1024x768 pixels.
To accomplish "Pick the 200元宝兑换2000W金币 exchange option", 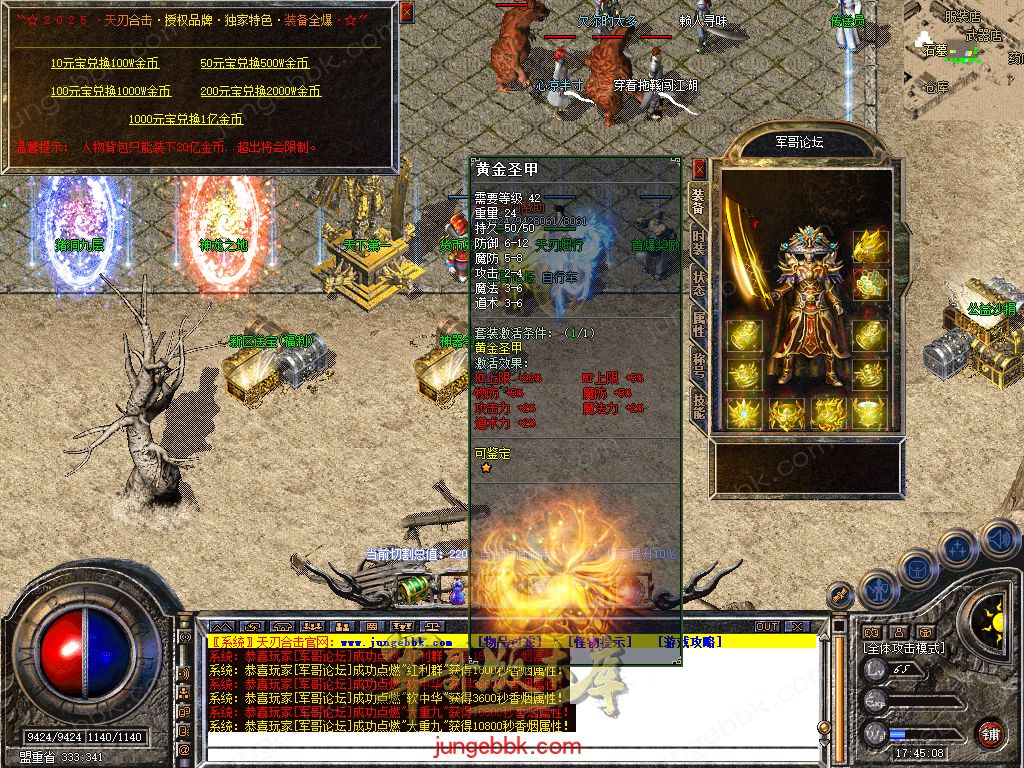I will (260, 91).
